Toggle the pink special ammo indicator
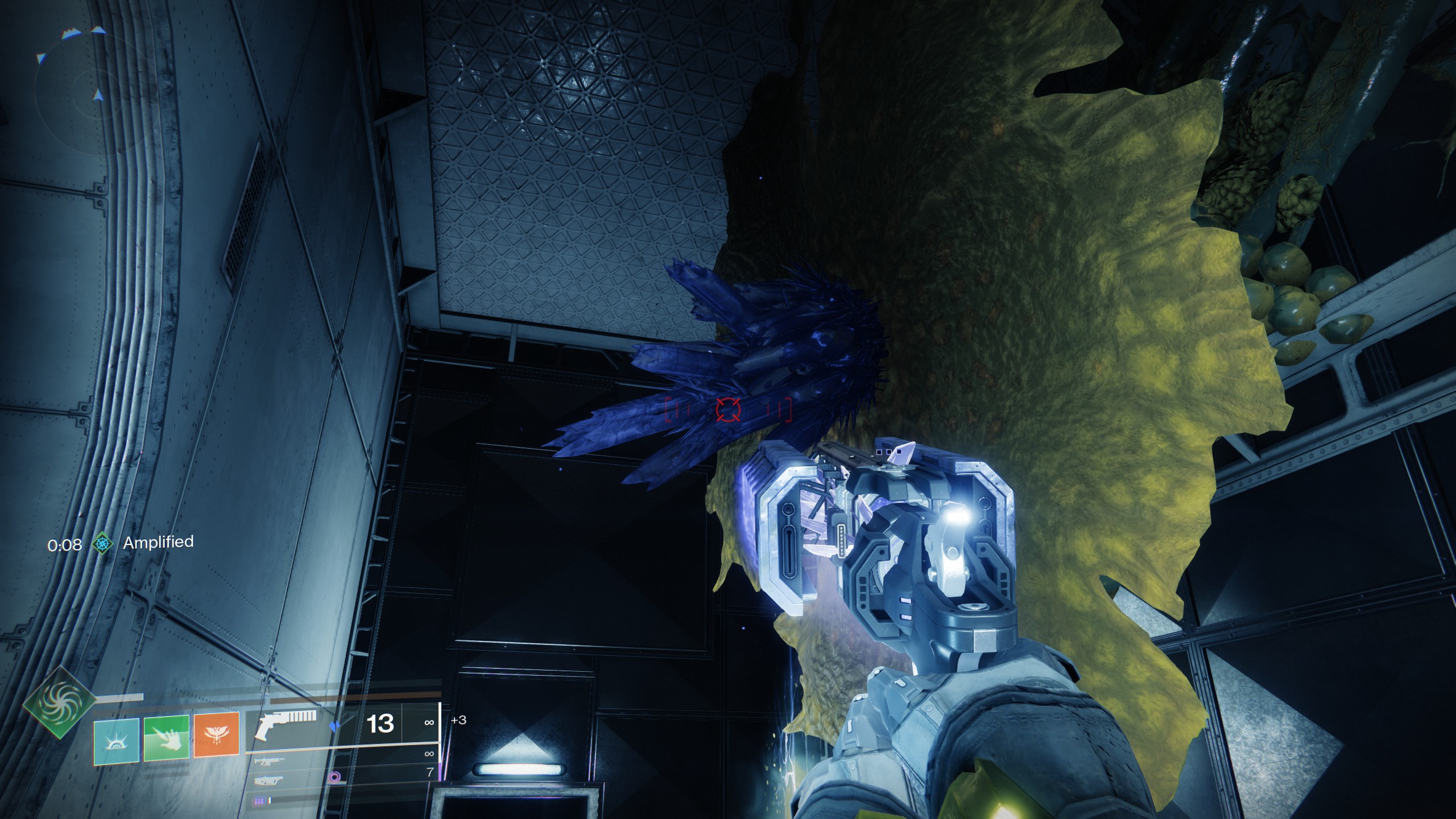1456x819 pixels. [x=333, y=777]
